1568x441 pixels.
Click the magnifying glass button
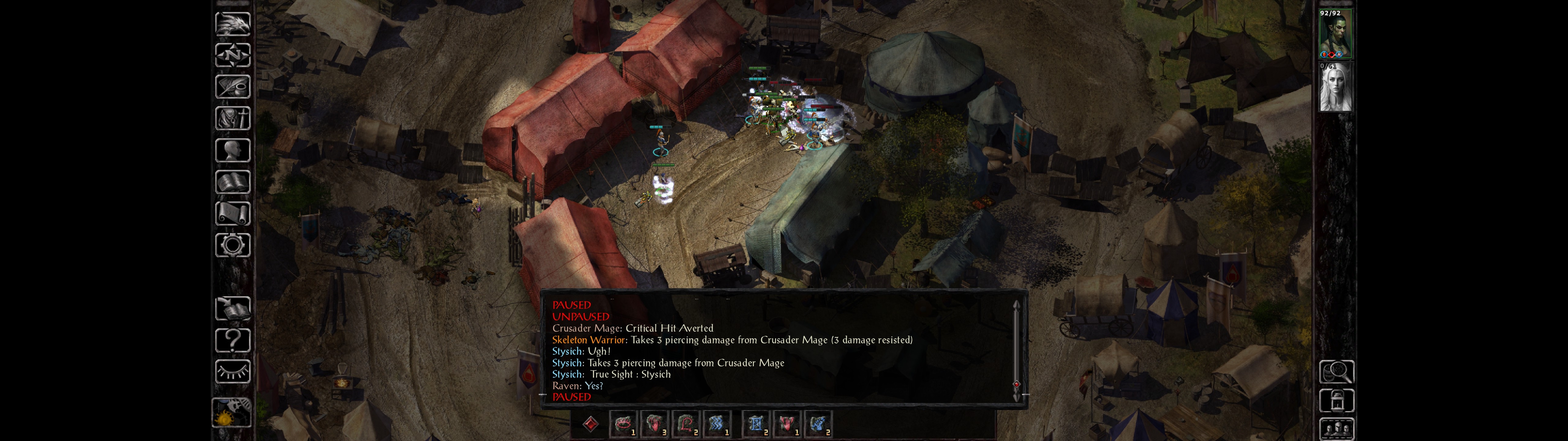click(1336, 371)
